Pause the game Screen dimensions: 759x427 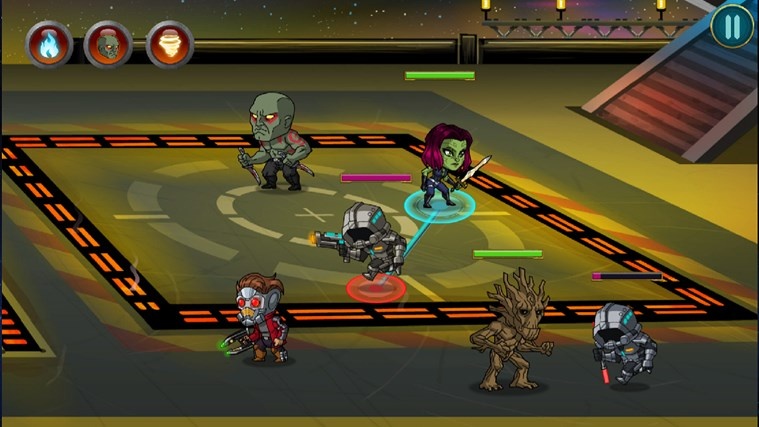732,27
